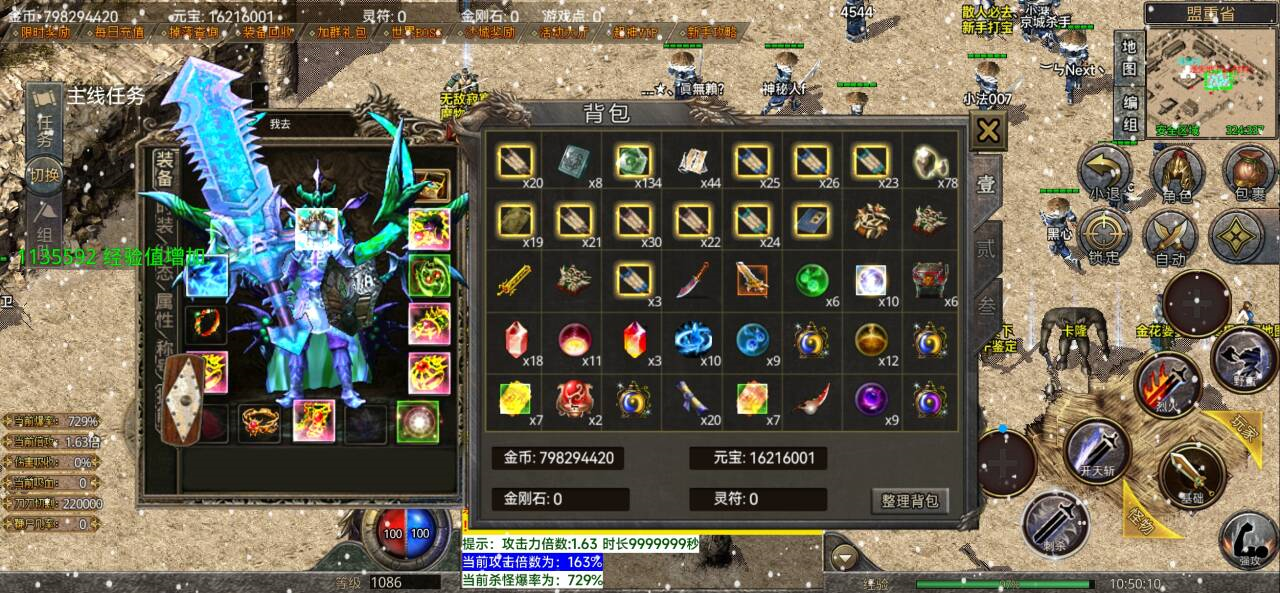Use the 刺杀 thrust skill
The width and height of the screenshot is (1280, 593).
point(1055,523)
